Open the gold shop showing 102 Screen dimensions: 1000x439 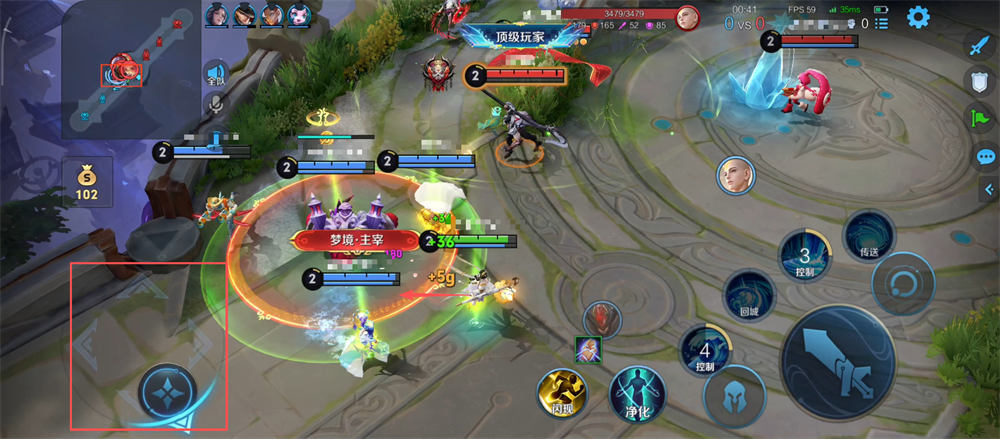point(87,181)
